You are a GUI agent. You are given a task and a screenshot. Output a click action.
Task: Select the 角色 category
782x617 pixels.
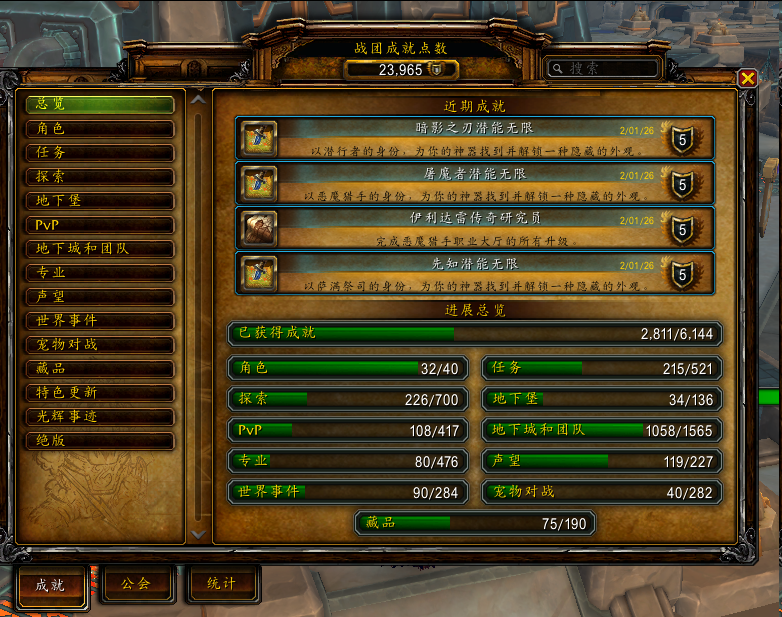point(100,129)
